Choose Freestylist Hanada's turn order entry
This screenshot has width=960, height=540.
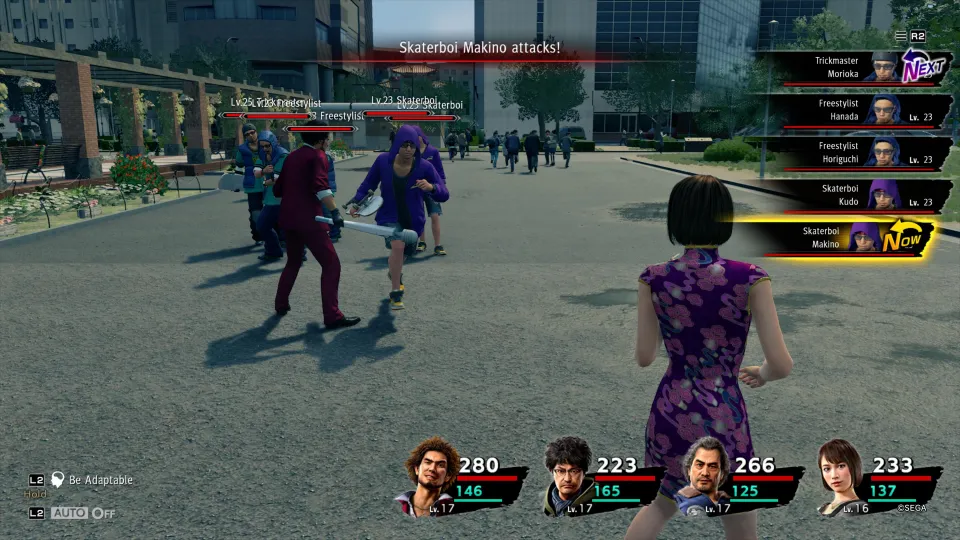point(850,110)
